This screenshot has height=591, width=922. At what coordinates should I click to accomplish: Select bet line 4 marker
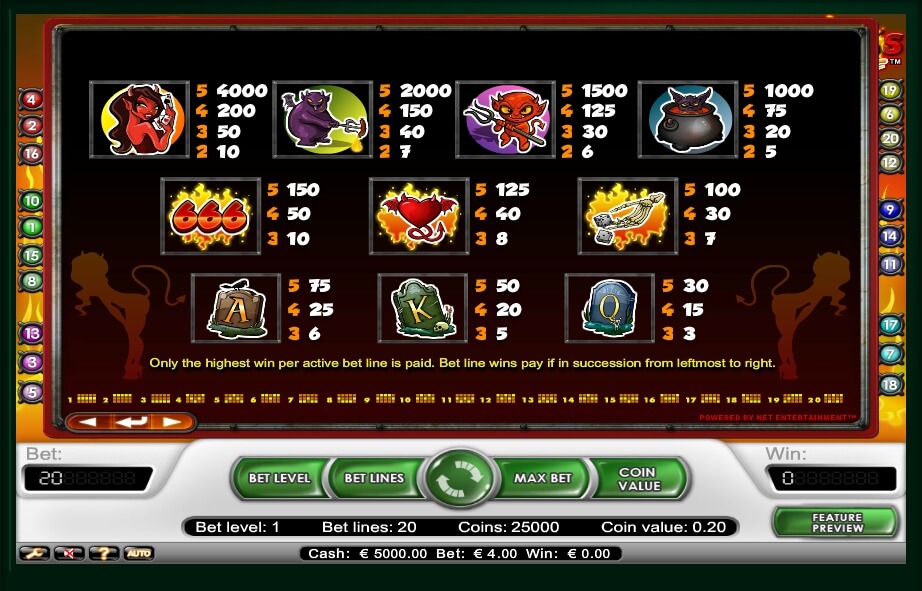(31, 100)
